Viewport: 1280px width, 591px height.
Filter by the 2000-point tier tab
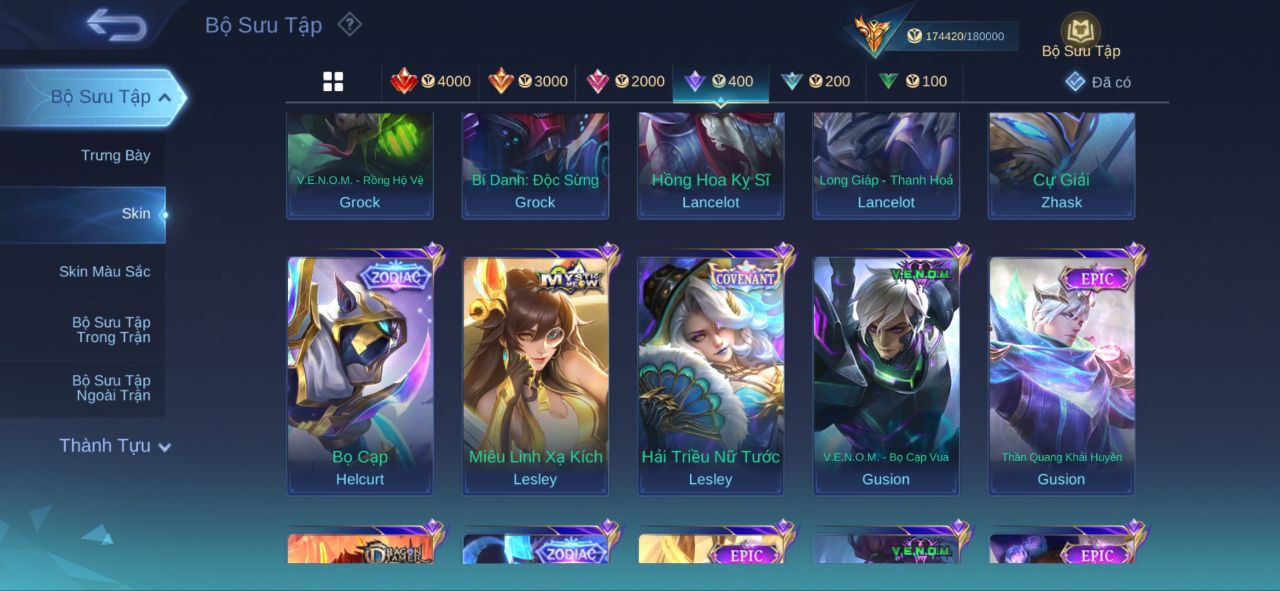(x=625, y=82)
